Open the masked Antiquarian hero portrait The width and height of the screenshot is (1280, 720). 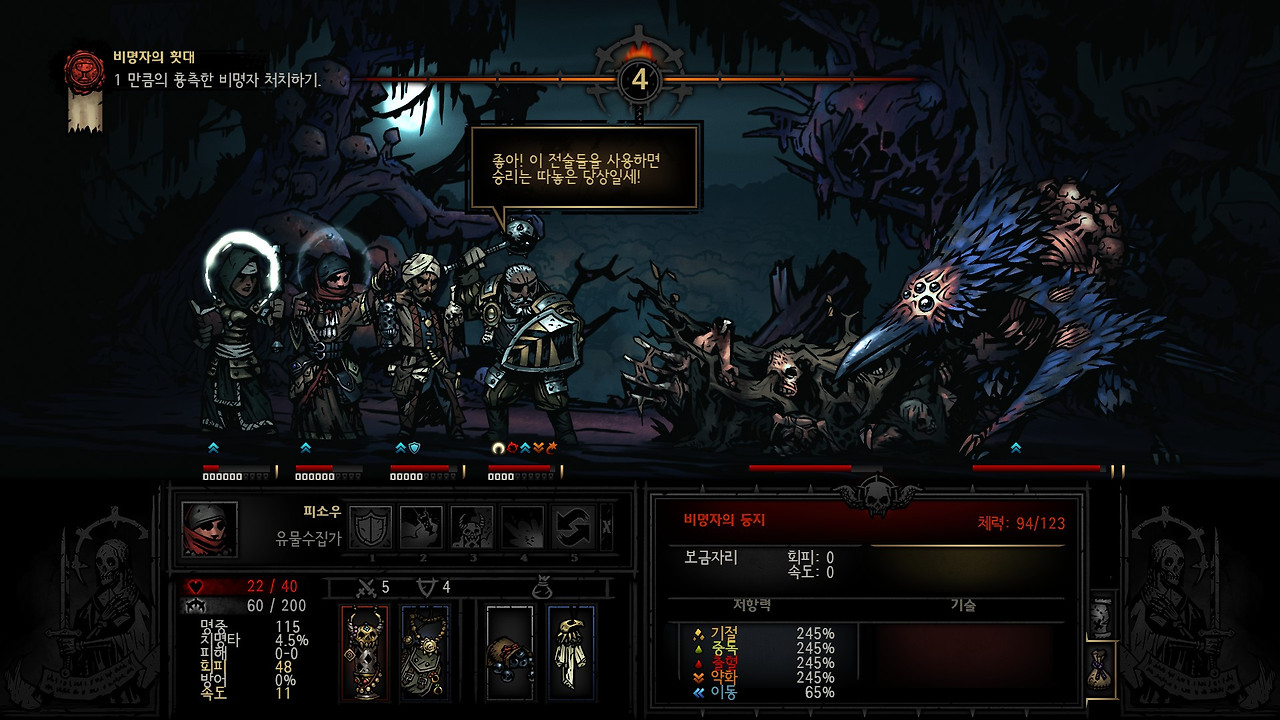coord(210,529)
